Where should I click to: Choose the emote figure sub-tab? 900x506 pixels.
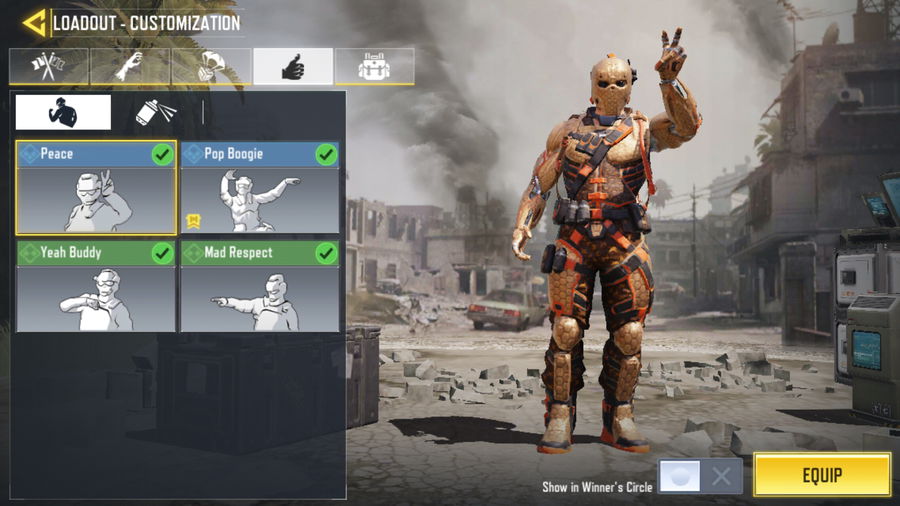pyautogui.click(x=63, y=112)
